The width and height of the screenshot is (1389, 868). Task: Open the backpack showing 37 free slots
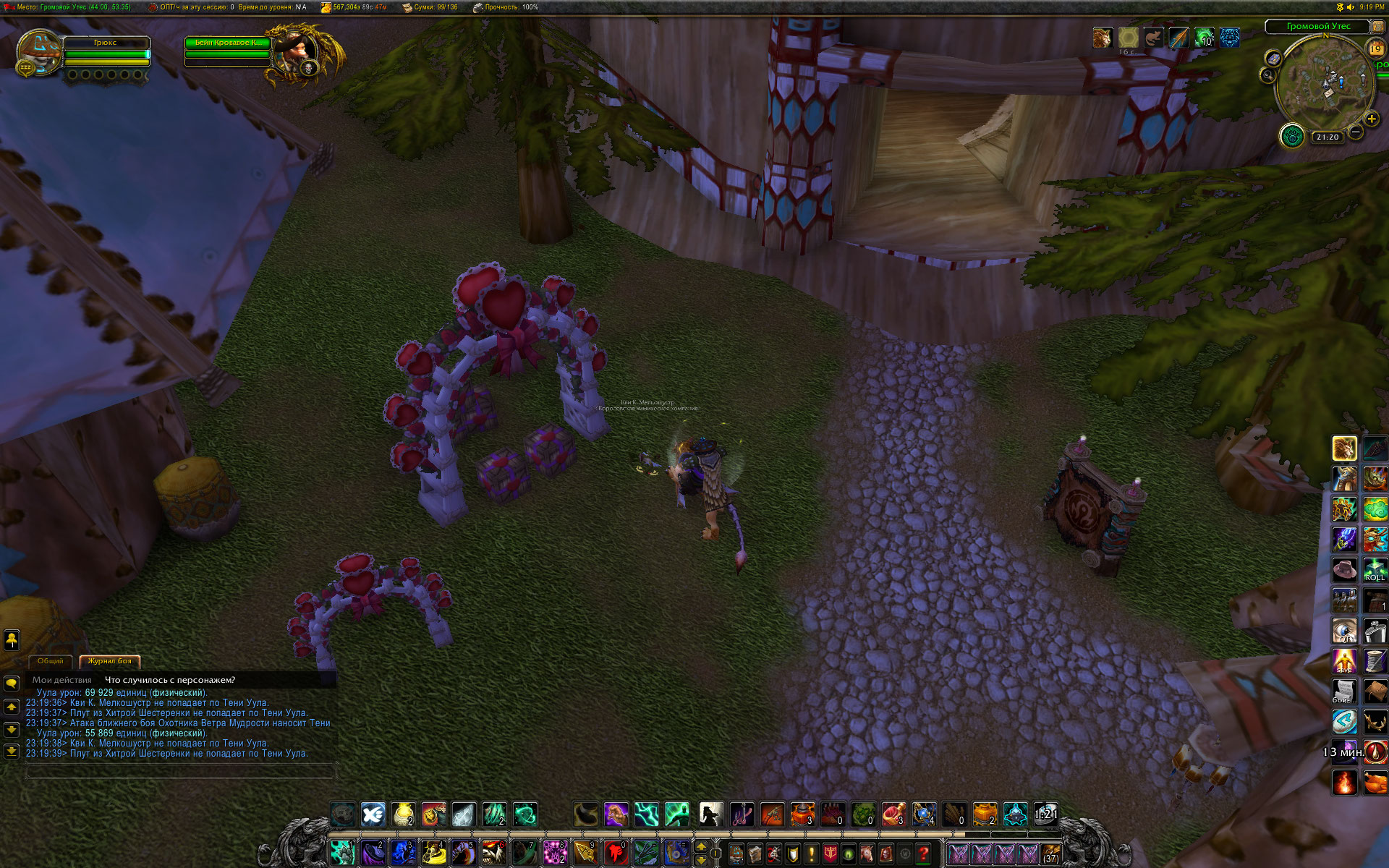[x=1050, y=854]
